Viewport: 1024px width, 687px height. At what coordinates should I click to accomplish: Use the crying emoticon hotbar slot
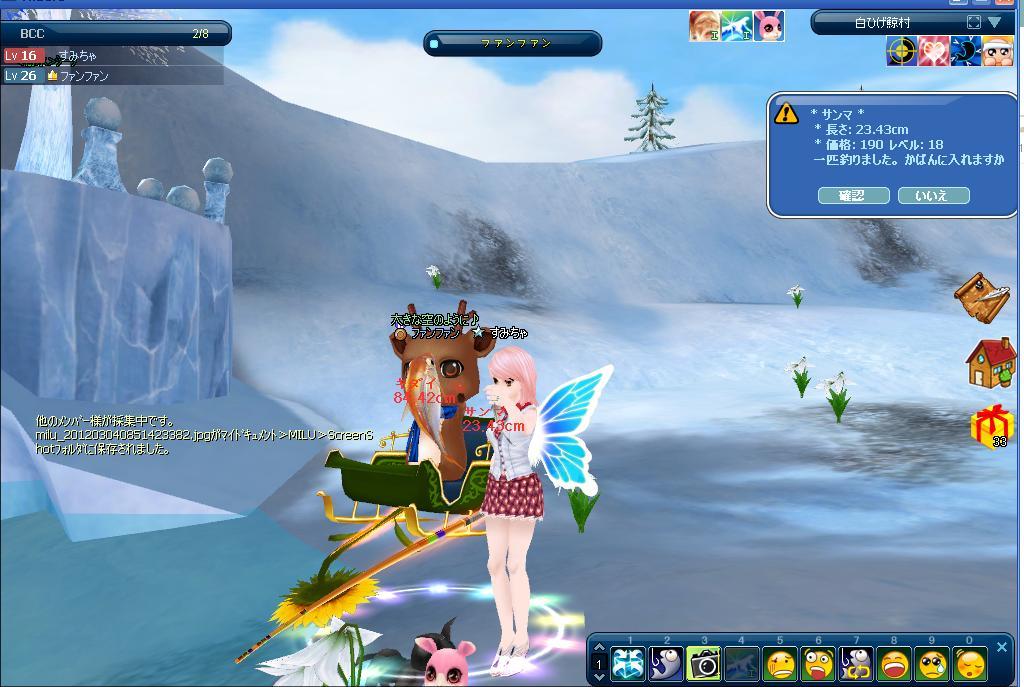(x=932, y=663)
